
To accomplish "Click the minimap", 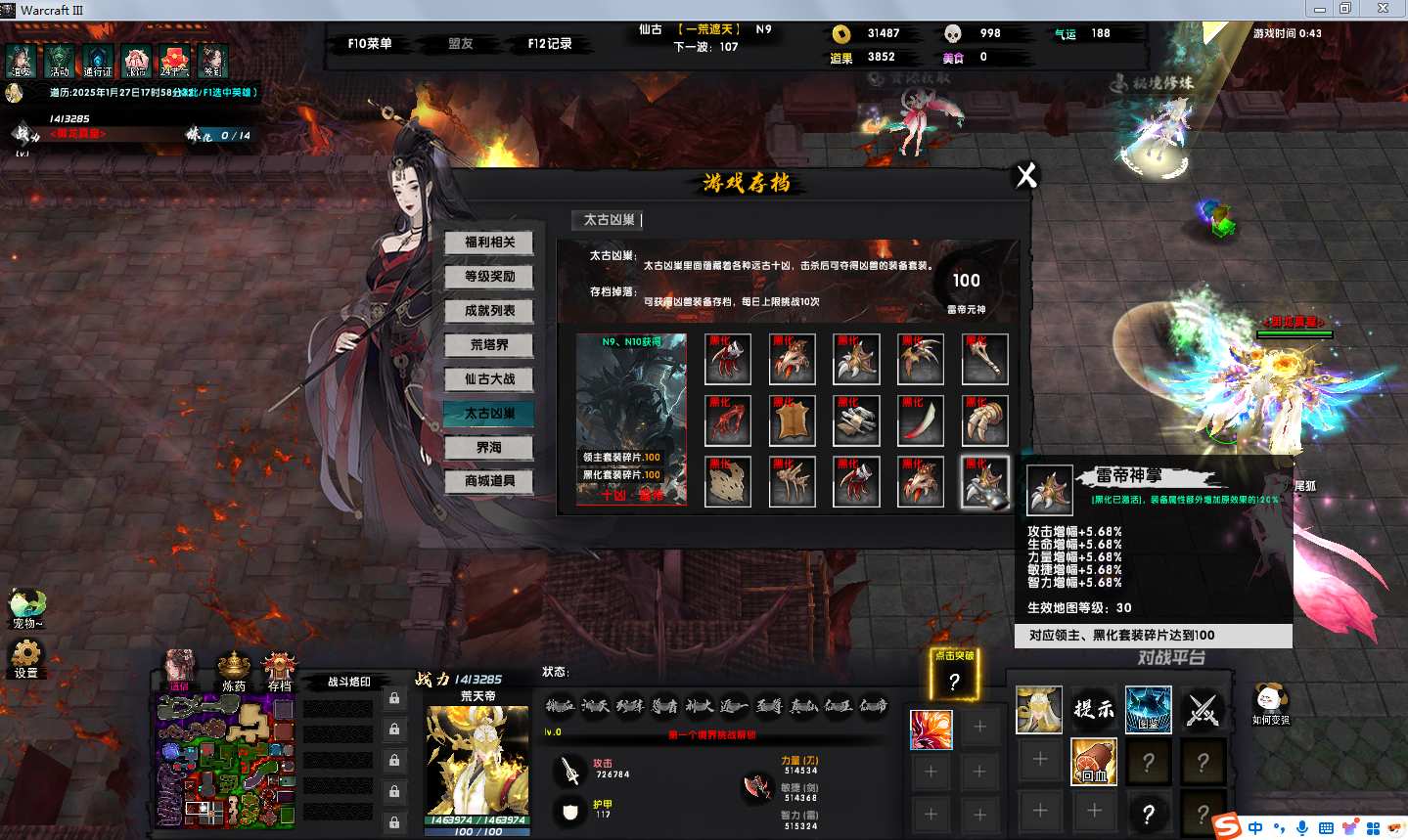I will [225, 760].
